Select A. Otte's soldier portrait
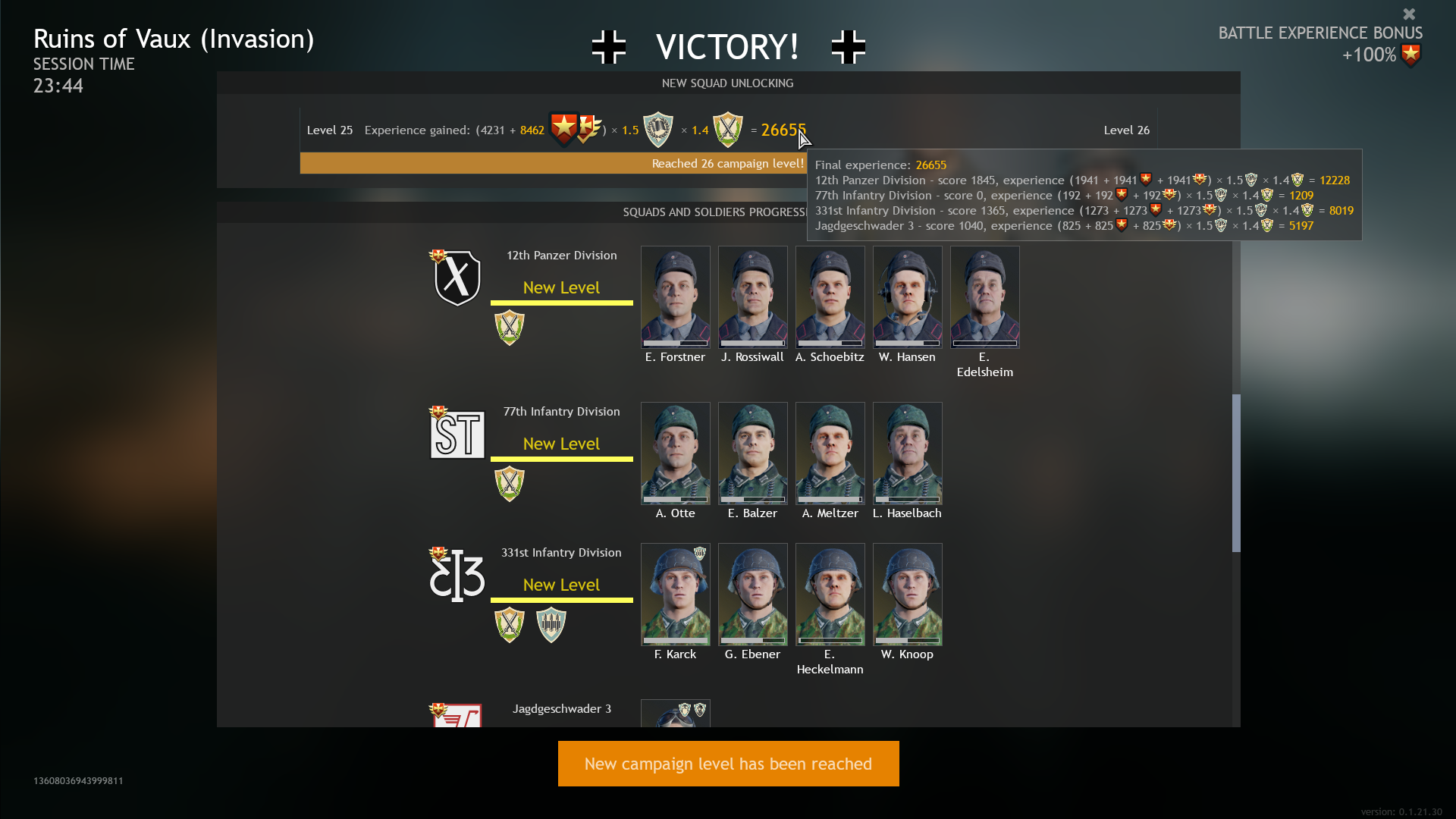Image resolution: width=1456 pixels, height=819 pixels. (675, 453)
